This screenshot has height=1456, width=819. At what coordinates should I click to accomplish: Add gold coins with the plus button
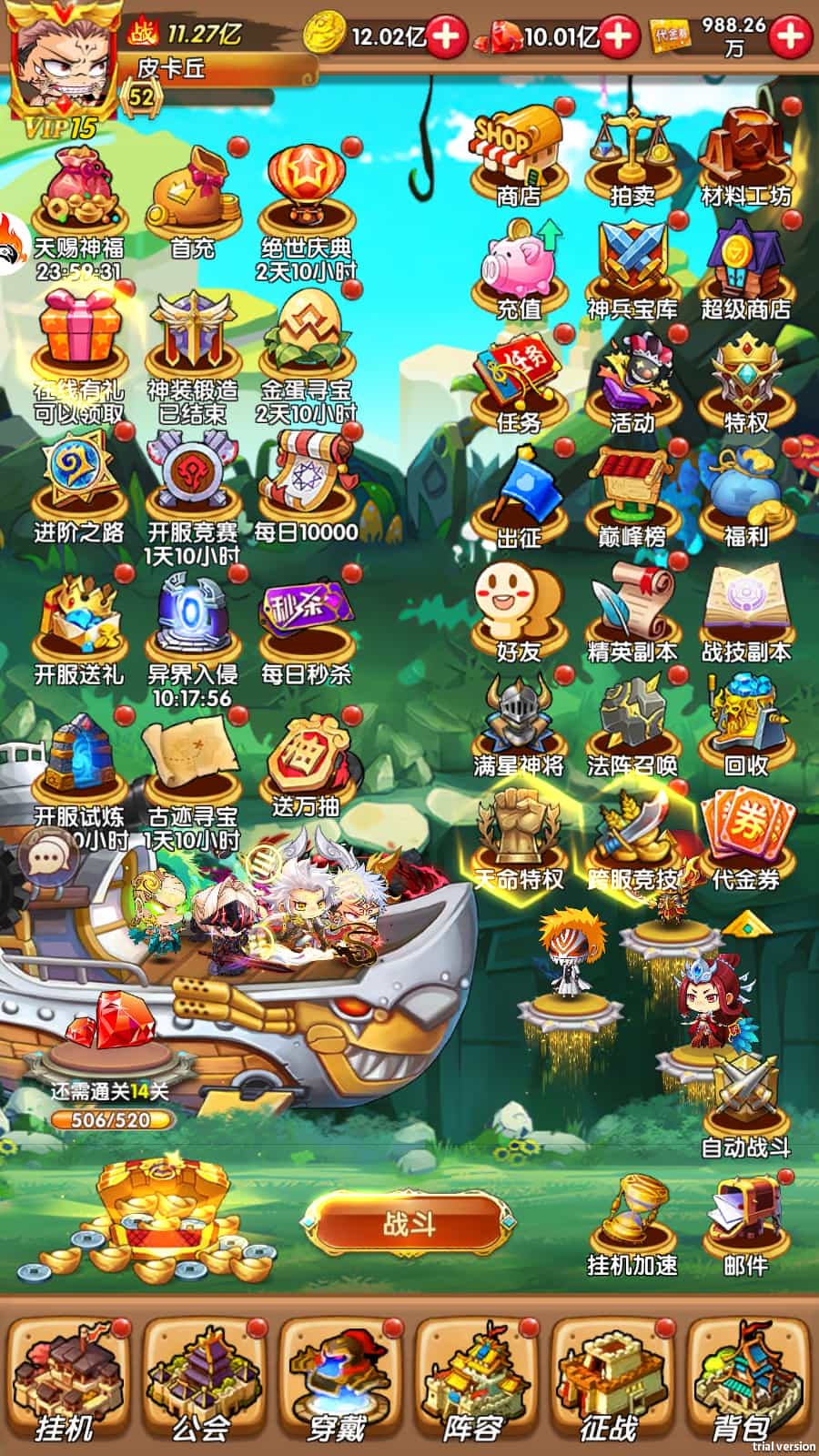pos(446,36)
